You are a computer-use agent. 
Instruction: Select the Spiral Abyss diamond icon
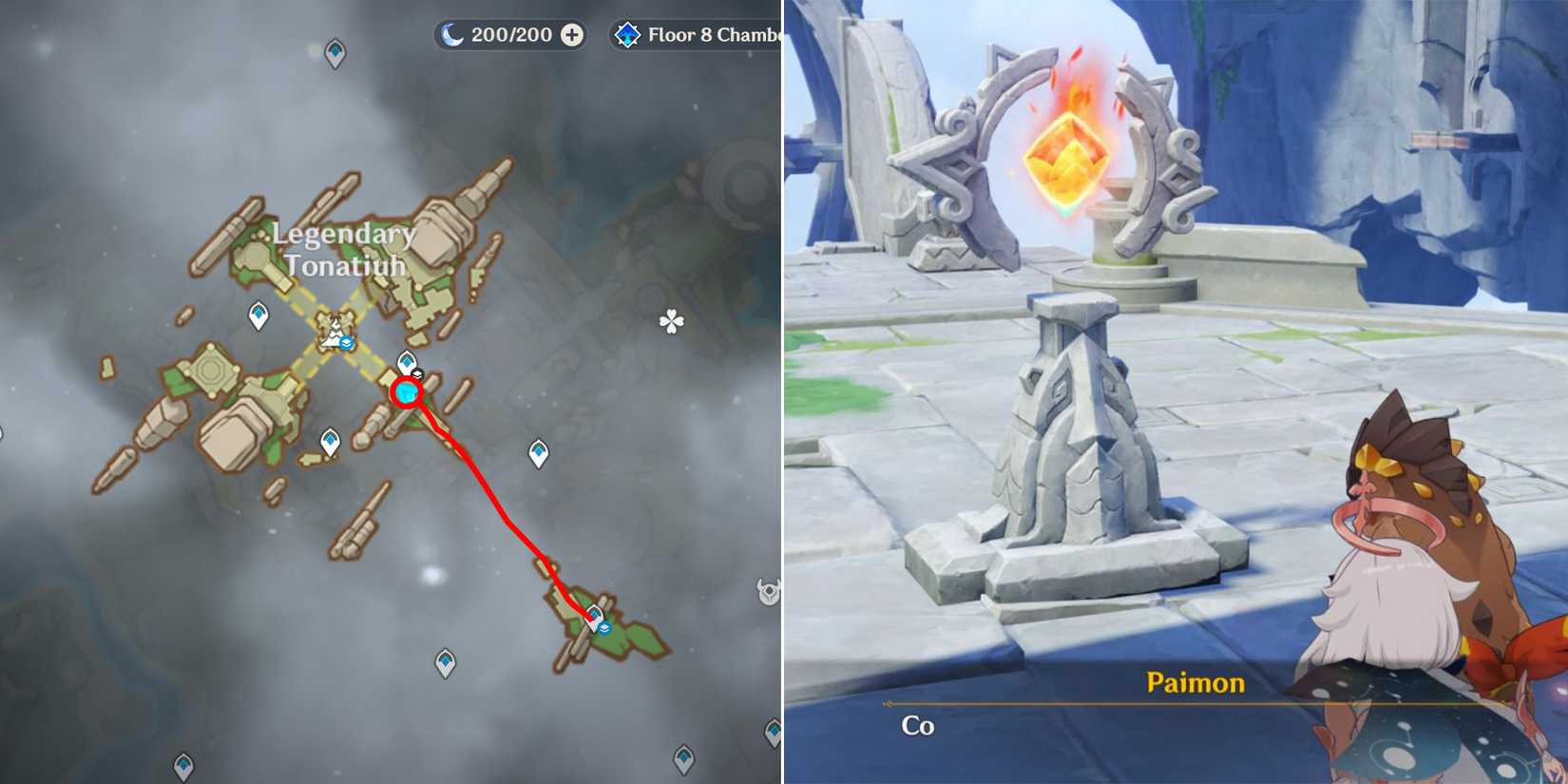point(626,33)
